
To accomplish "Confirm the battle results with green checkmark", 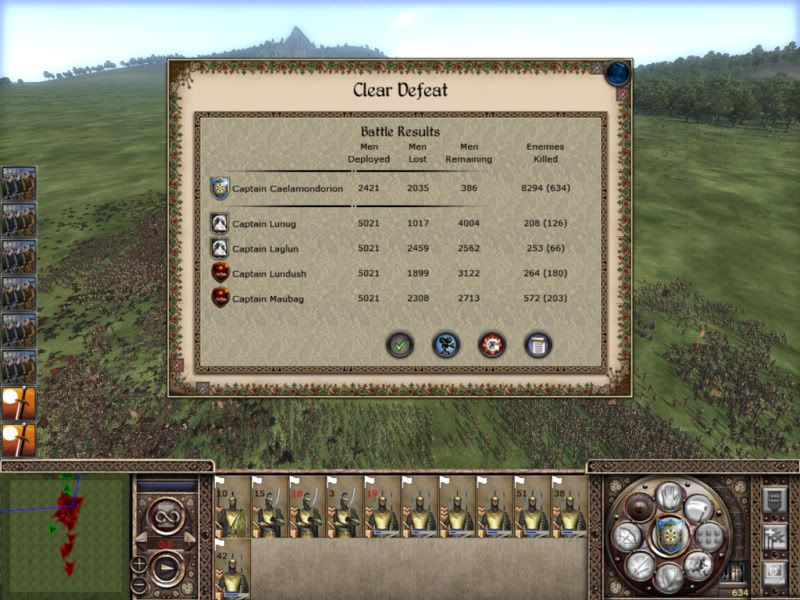I will point(400,345).
